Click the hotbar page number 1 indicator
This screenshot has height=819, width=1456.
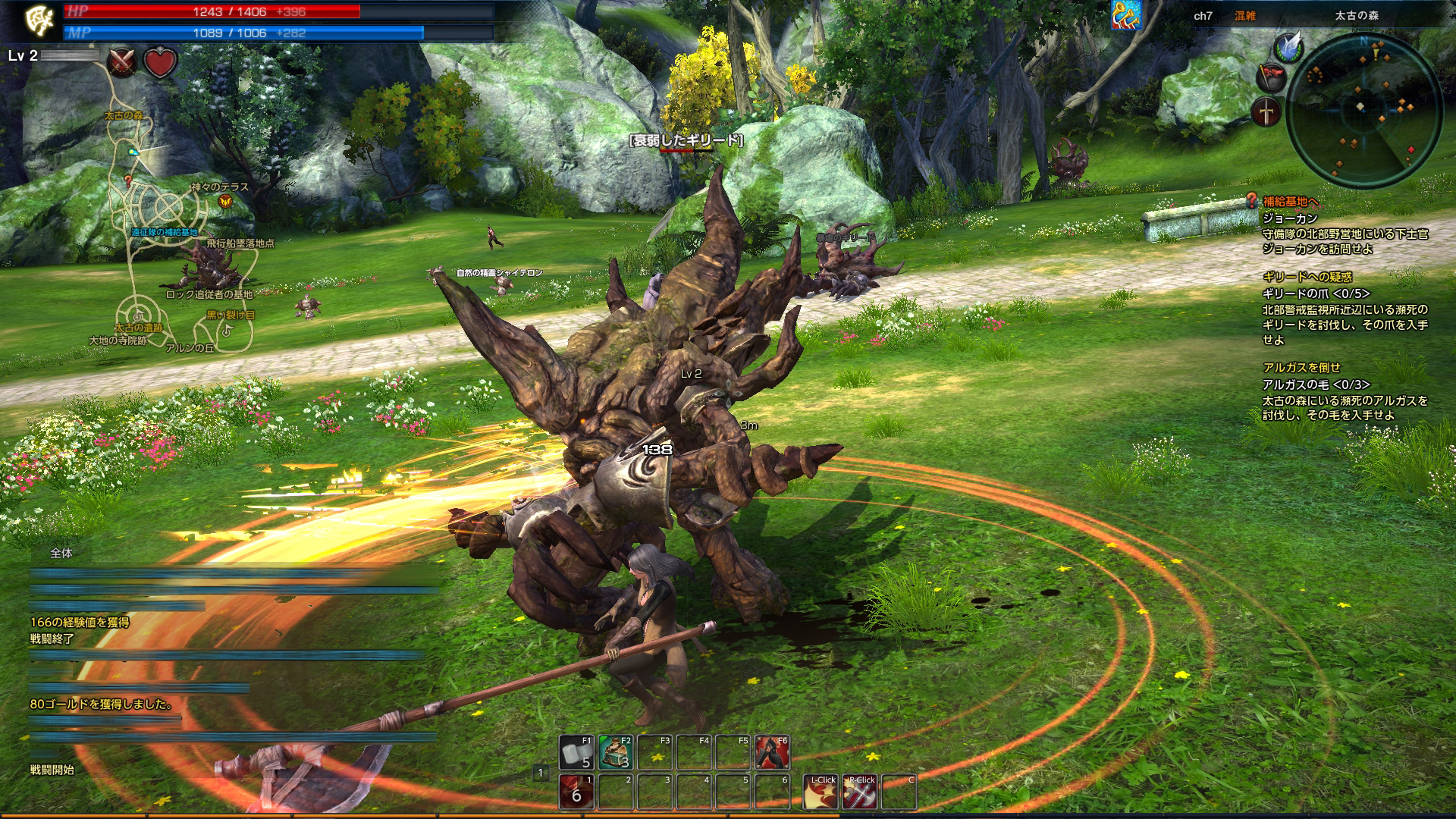(541, 773)
